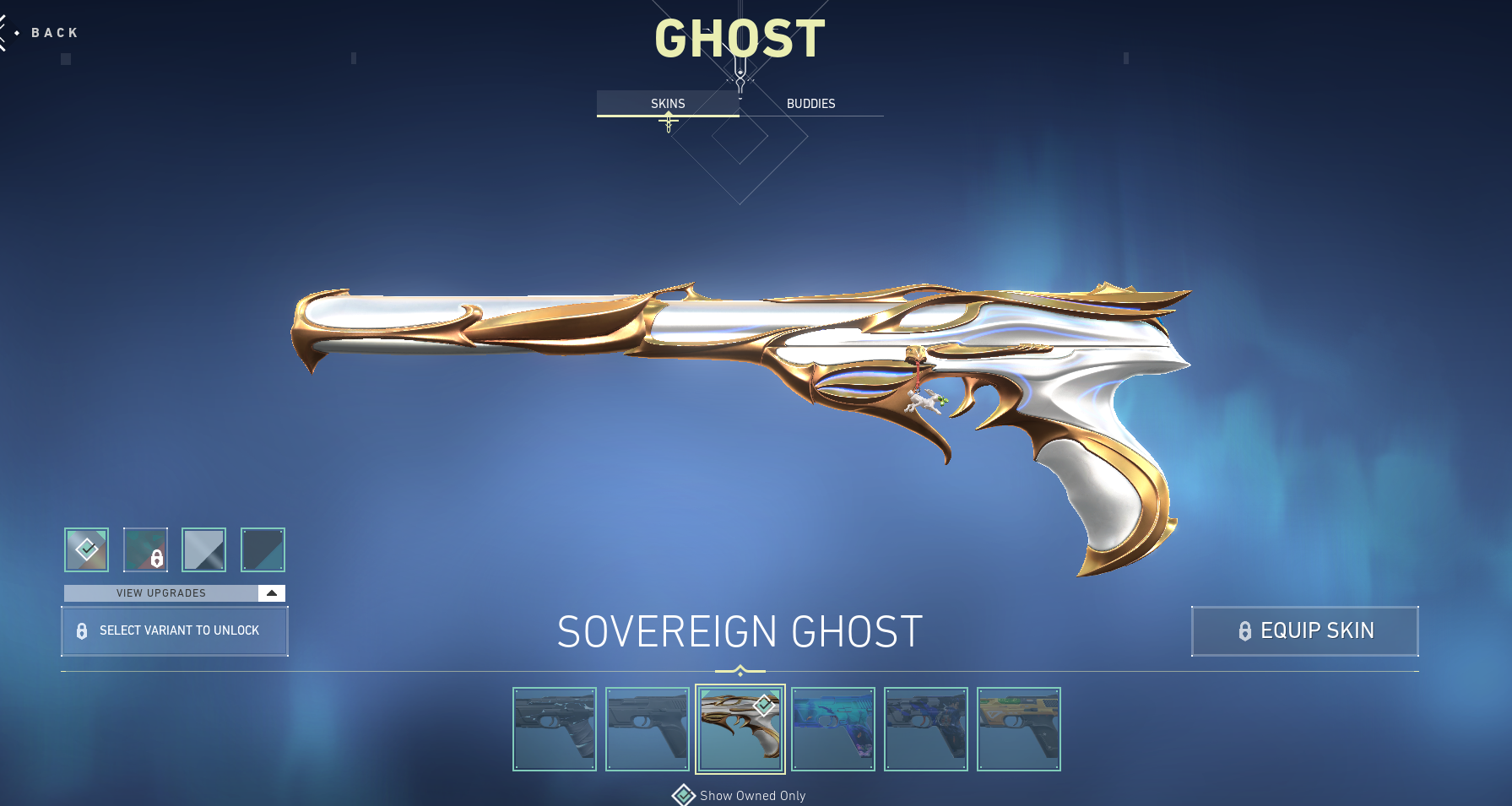Select the yellow Ghost skin thumbnail
Image resolution: width=1512 pixels, height=806 pixels.
click(x=1019, y=729)
